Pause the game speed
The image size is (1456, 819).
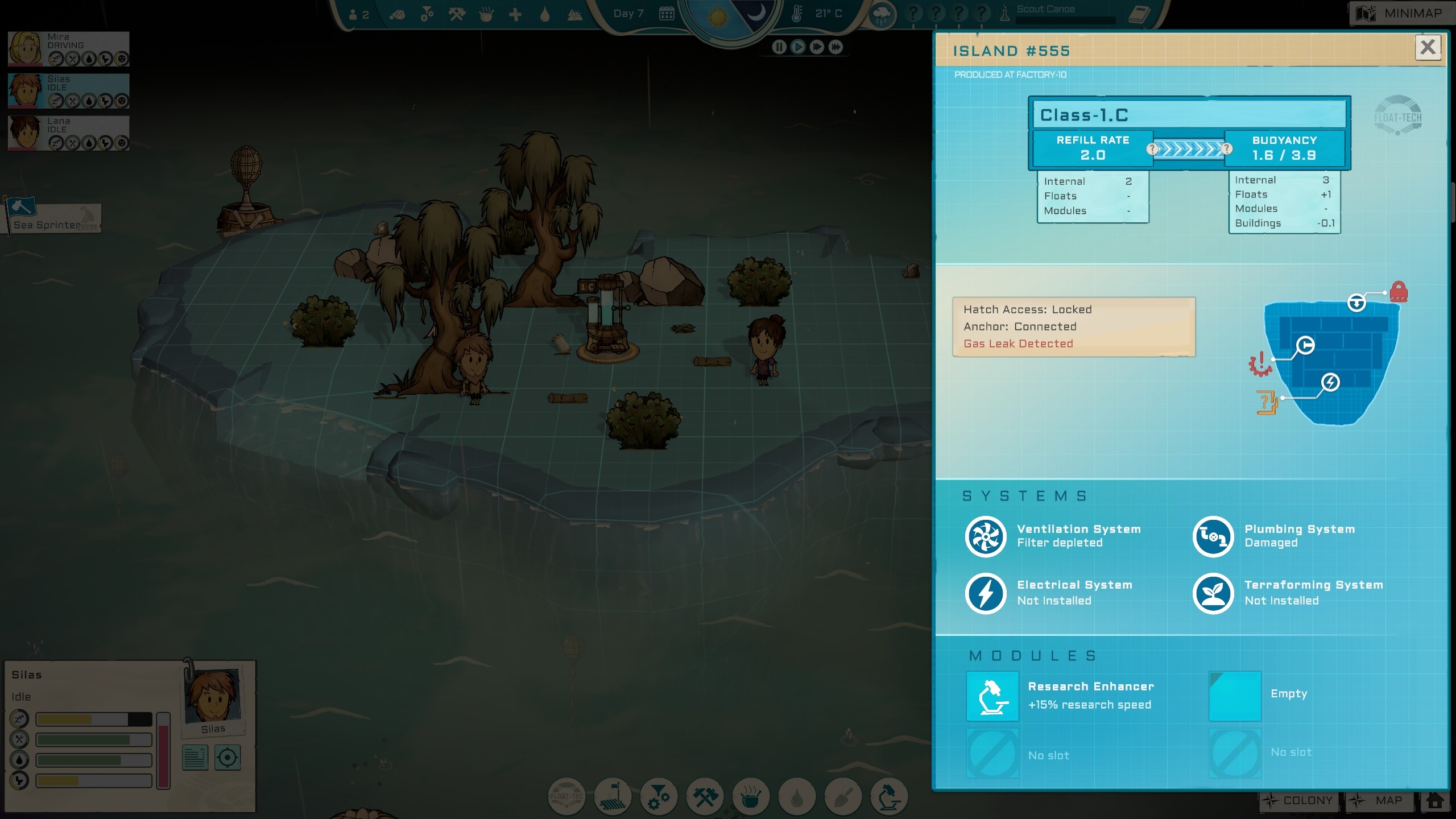779,47
